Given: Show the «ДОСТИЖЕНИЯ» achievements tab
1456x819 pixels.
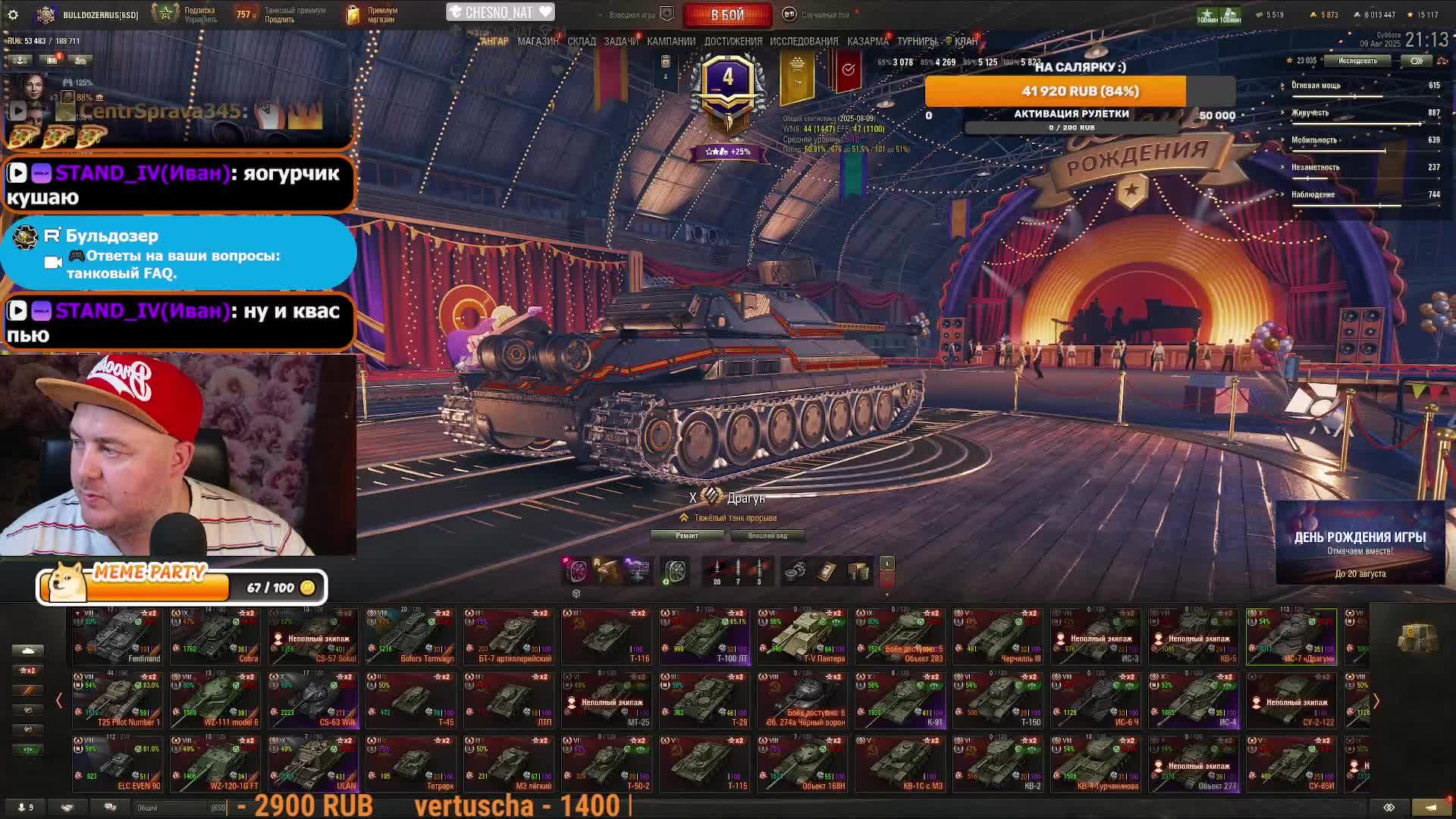Looking at the screenshot, I should pos(733,41).
